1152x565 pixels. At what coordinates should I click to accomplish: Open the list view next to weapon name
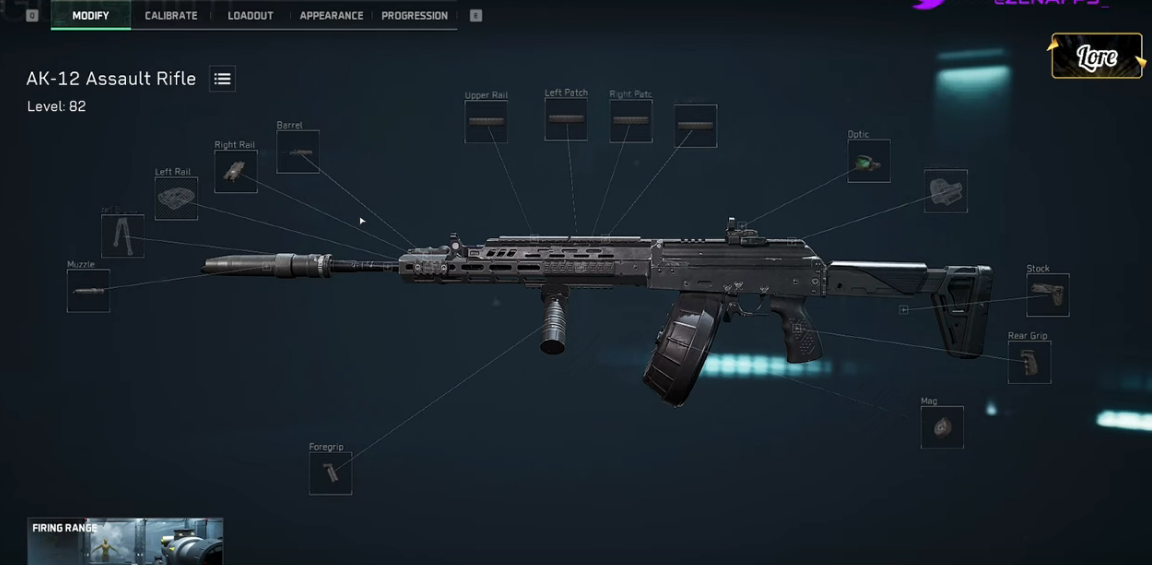point(222,79)
